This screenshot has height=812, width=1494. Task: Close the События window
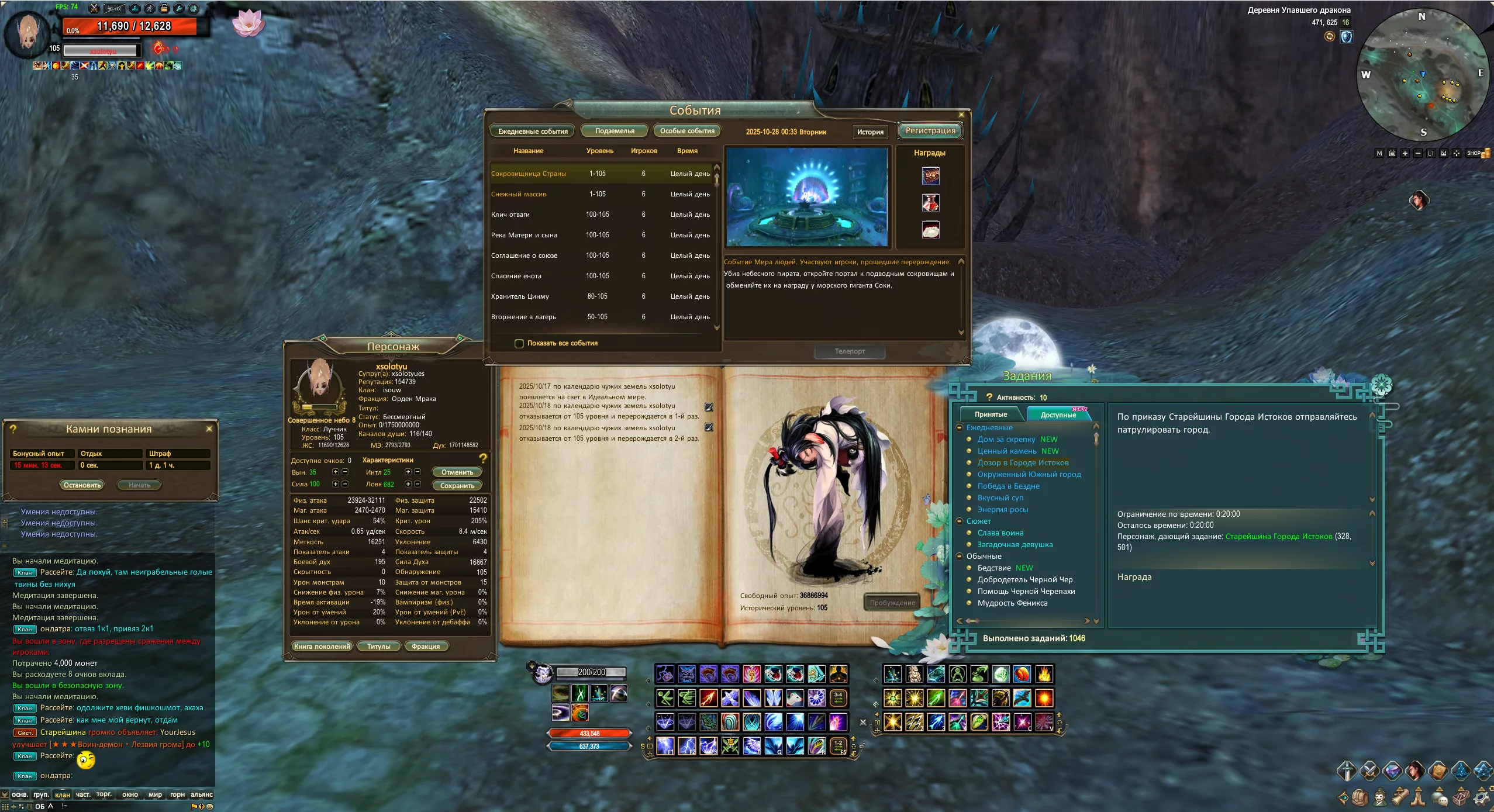(x=961, y=115)
